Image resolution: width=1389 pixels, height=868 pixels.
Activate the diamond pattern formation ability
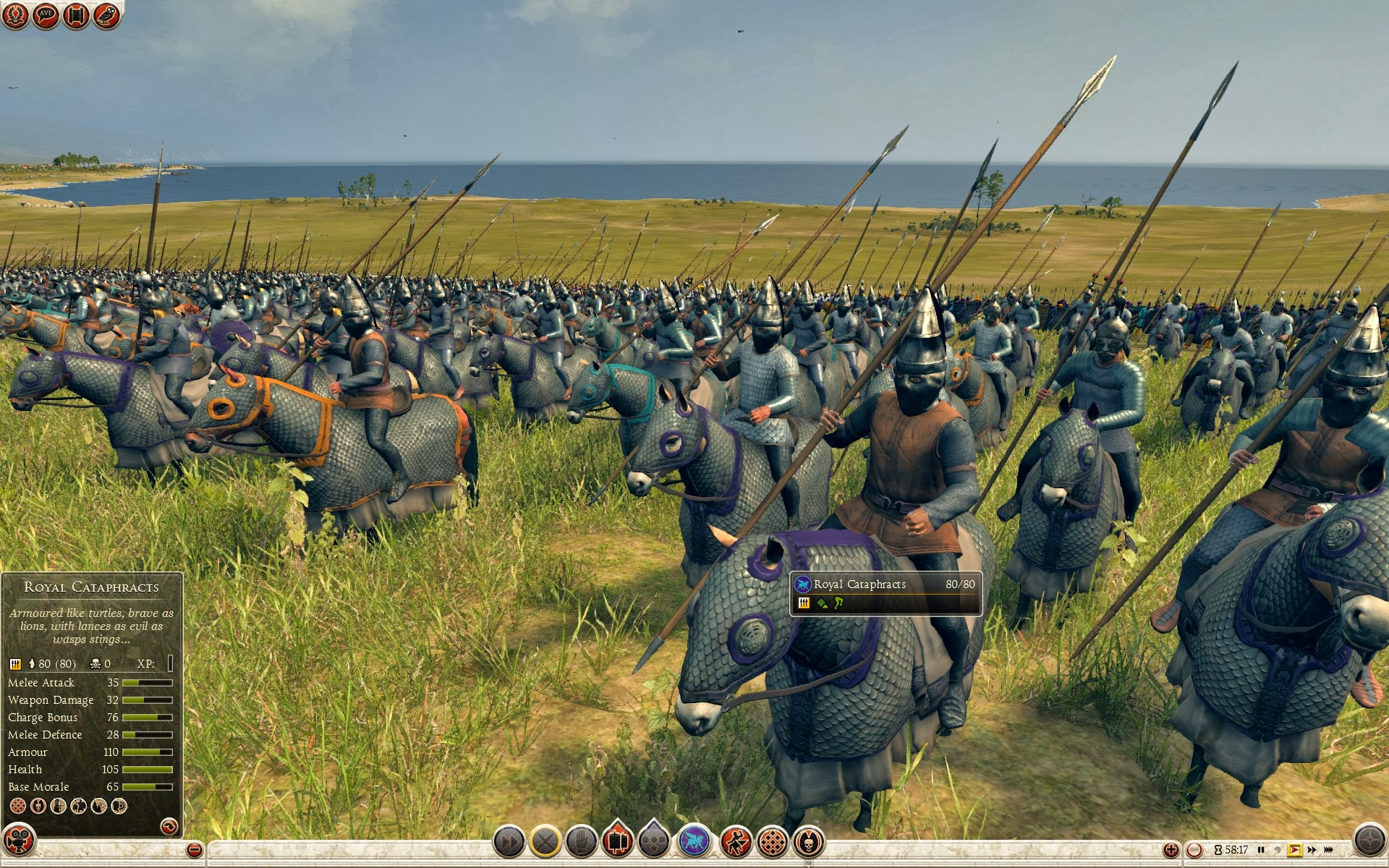[x=773, y=842]
